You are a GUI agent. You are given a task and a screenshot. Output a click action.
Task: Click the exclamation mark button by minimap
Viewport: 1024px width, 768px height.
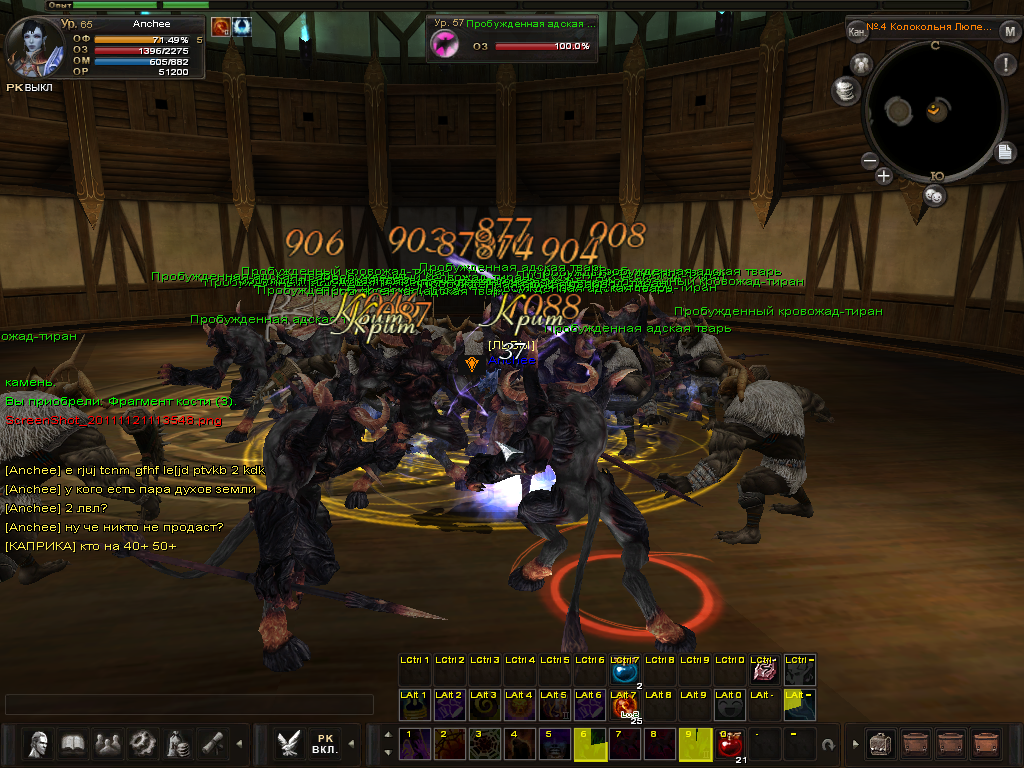[1005, 66]
